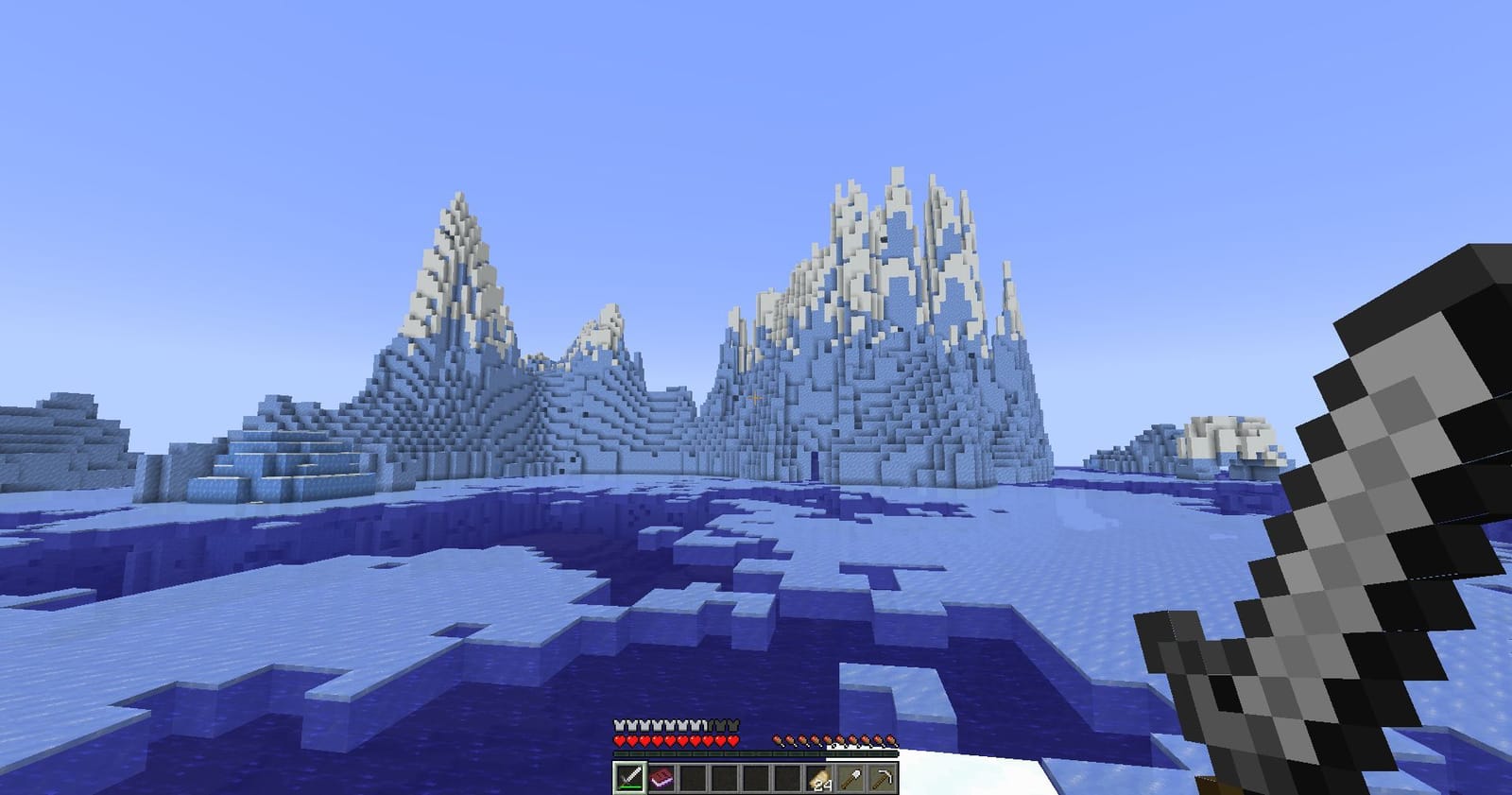Click the bread stack of 24
The width and height of the screenshot is (1512, 795).
[820, 777]
